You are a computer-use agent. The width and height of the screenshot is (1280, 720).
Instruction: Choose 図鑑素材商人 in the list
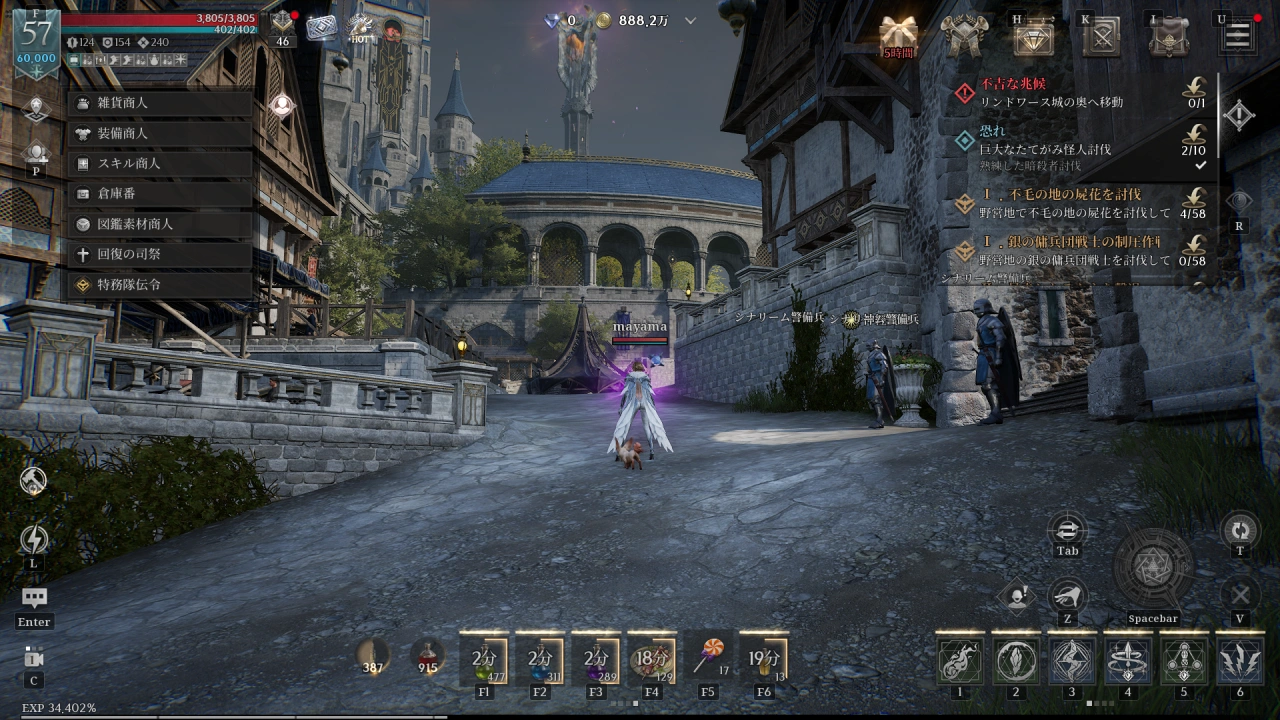coord(160,224)
